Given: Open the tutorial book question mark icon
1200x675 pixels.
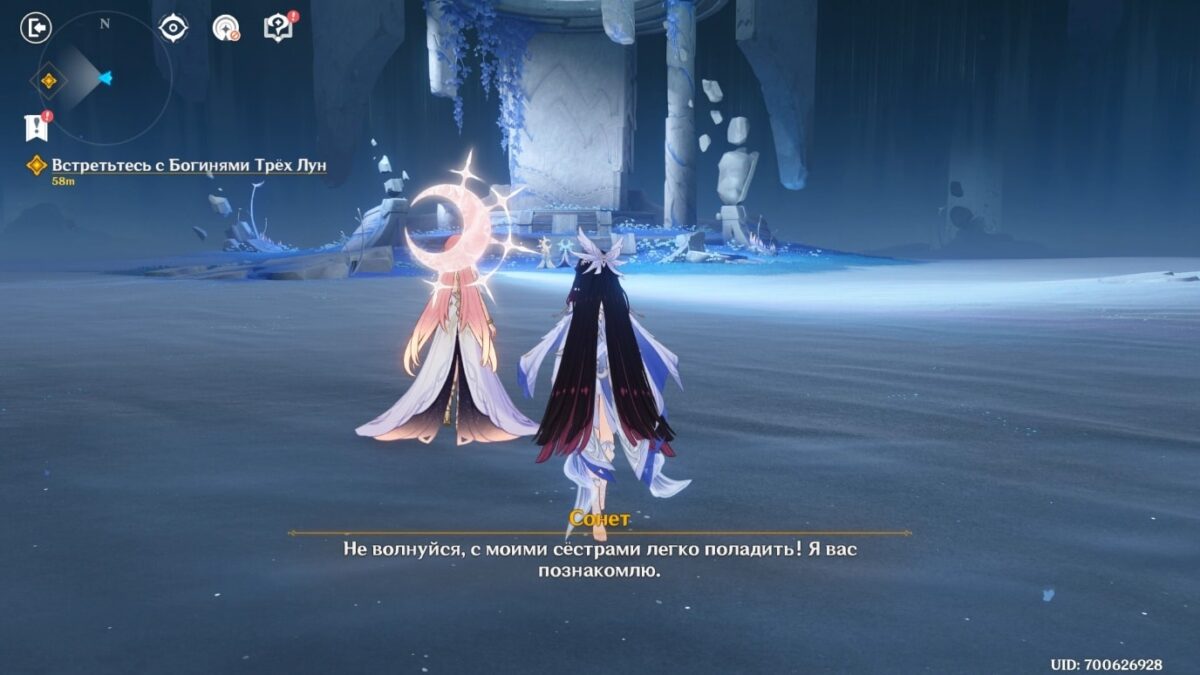Looking at the screenshot, I should click(x=278, y=28).
